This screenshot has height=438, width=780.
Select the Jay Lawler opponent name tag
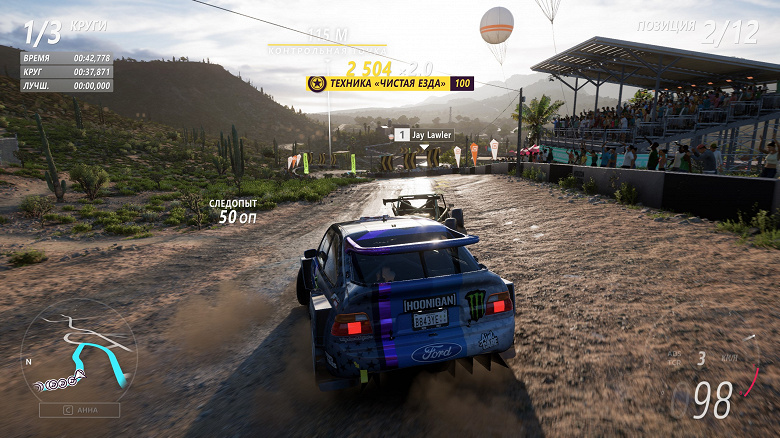click(424, 135)
